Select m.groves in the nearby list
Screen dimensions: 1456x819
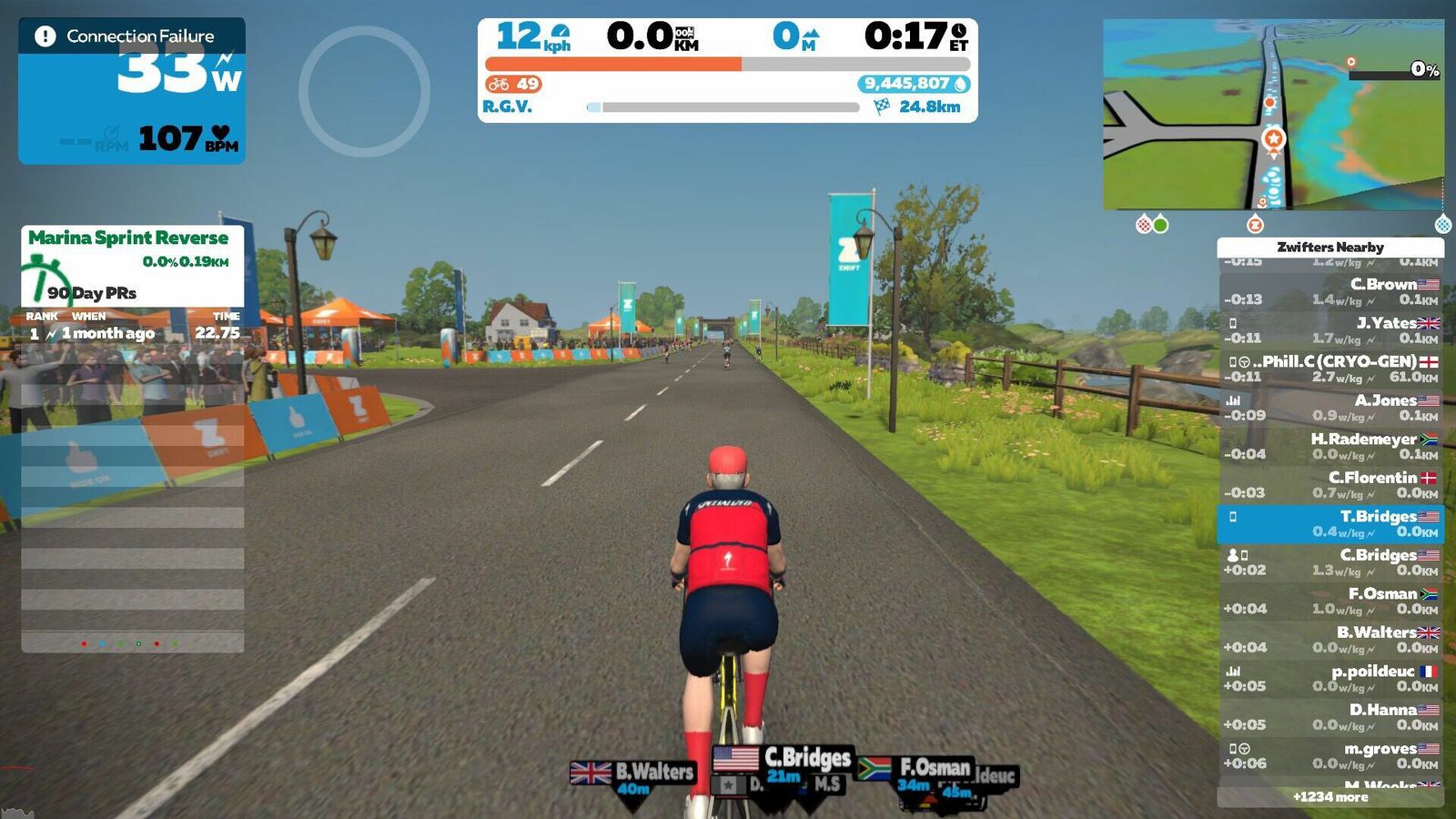click(x=1330, y=755)
